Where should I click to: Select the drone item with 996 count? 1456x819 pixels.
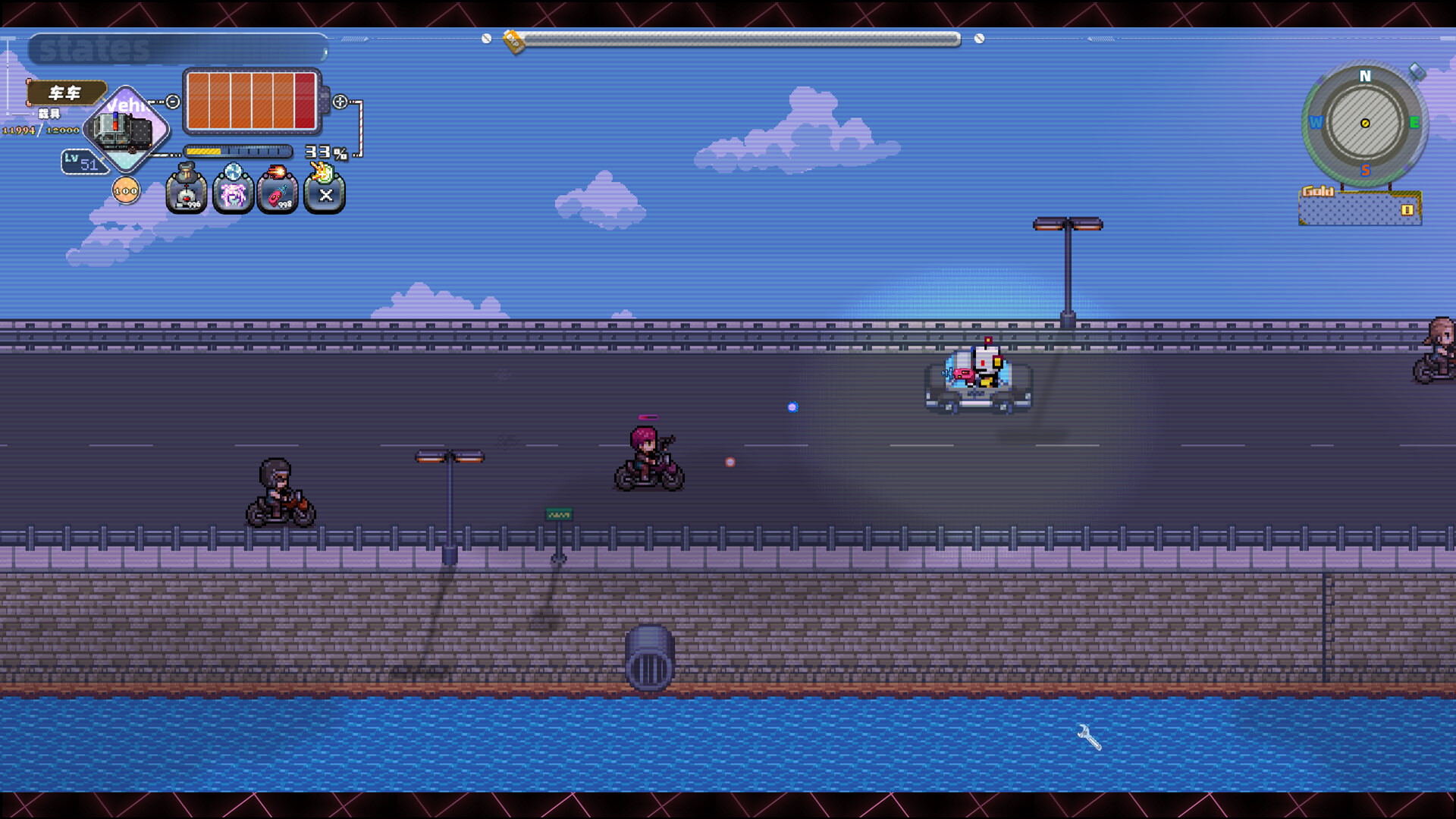tap(187, 195)
